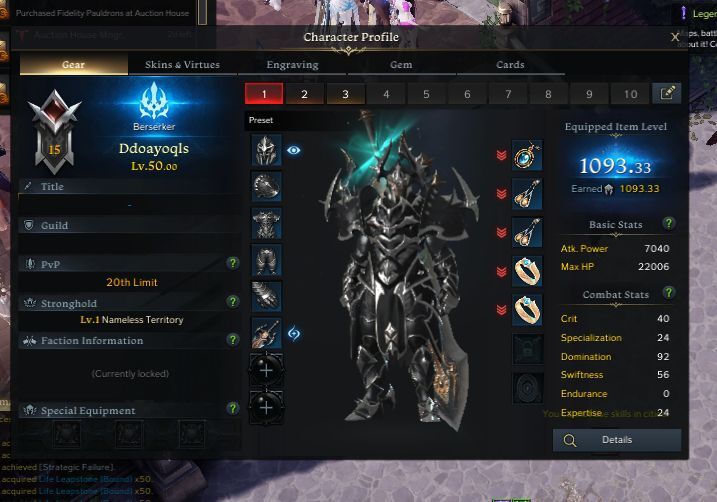The height and width of the screenshot is (502, 717).
Task: Show PvP help question mark
Action: (x=232, y=264)
